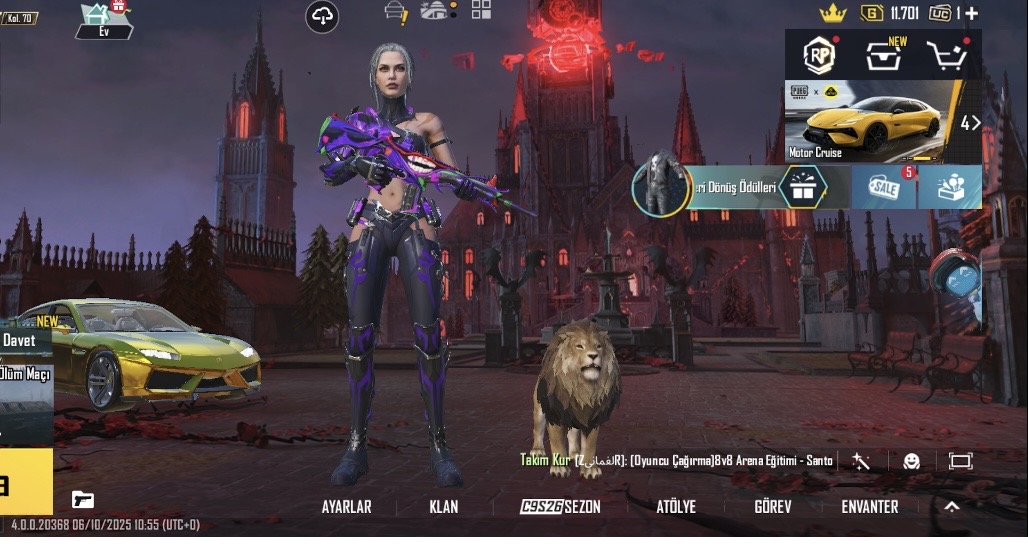Viewport: 1028px width, 556px height.
Task: Open the pistol loadout icon
Action: point(83,499)
